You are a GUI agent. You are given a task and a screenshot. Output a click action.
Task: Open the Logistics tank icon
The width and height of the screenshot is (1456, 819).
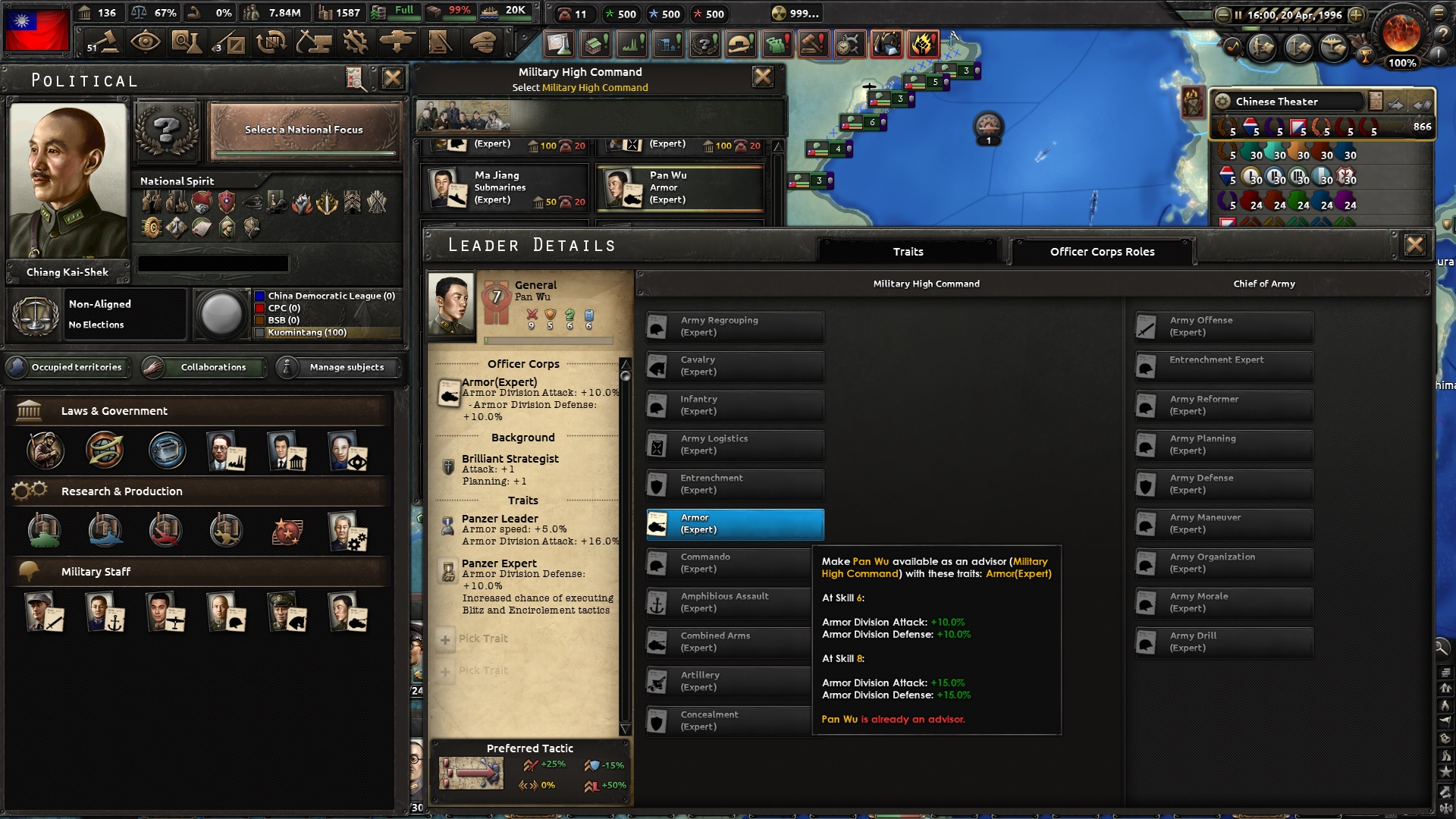click(399, 42)
